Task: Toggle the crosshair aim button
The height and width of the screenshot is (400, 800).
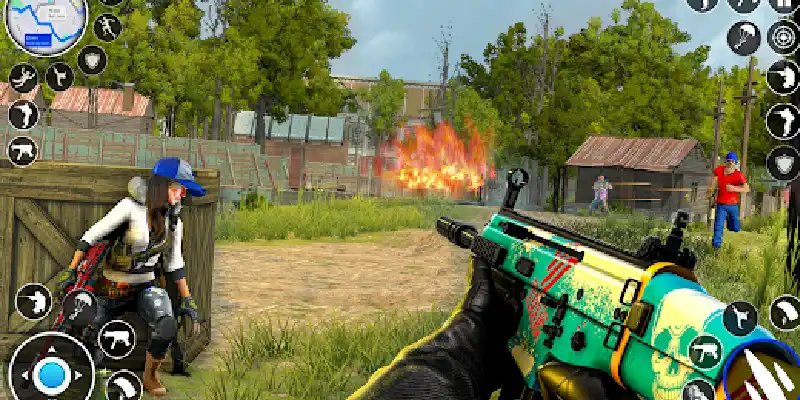Action: [783, 37]
